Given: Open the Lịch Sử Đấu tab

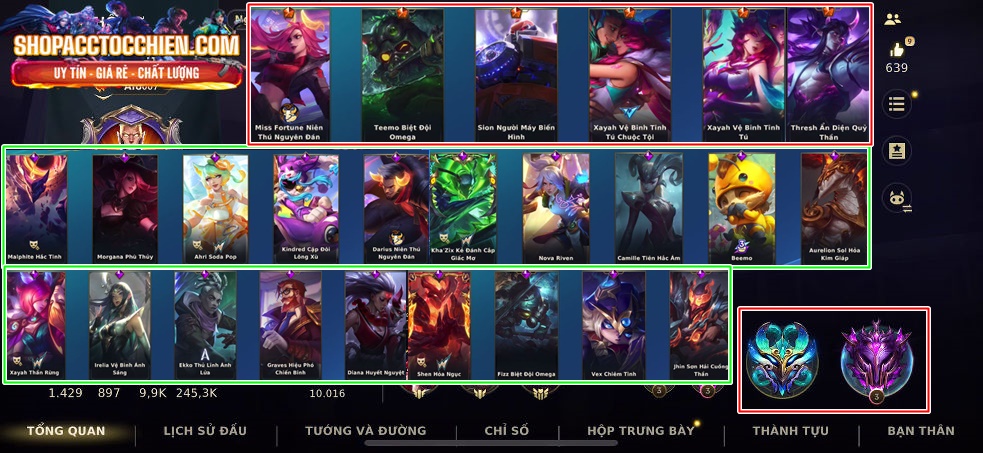Looking at the screenshot, I should 205,431.
